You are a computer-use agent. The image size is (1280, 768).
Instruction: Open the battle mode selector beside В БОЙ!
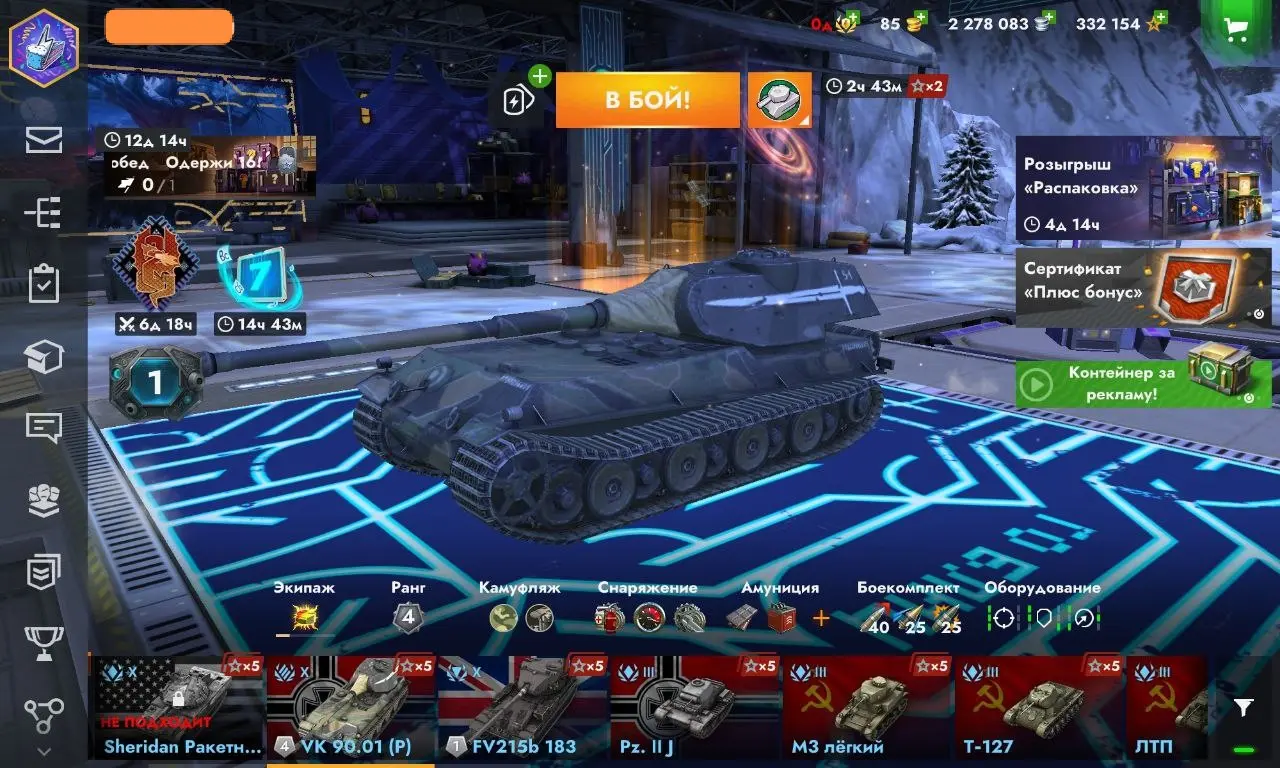pos(779,100)
